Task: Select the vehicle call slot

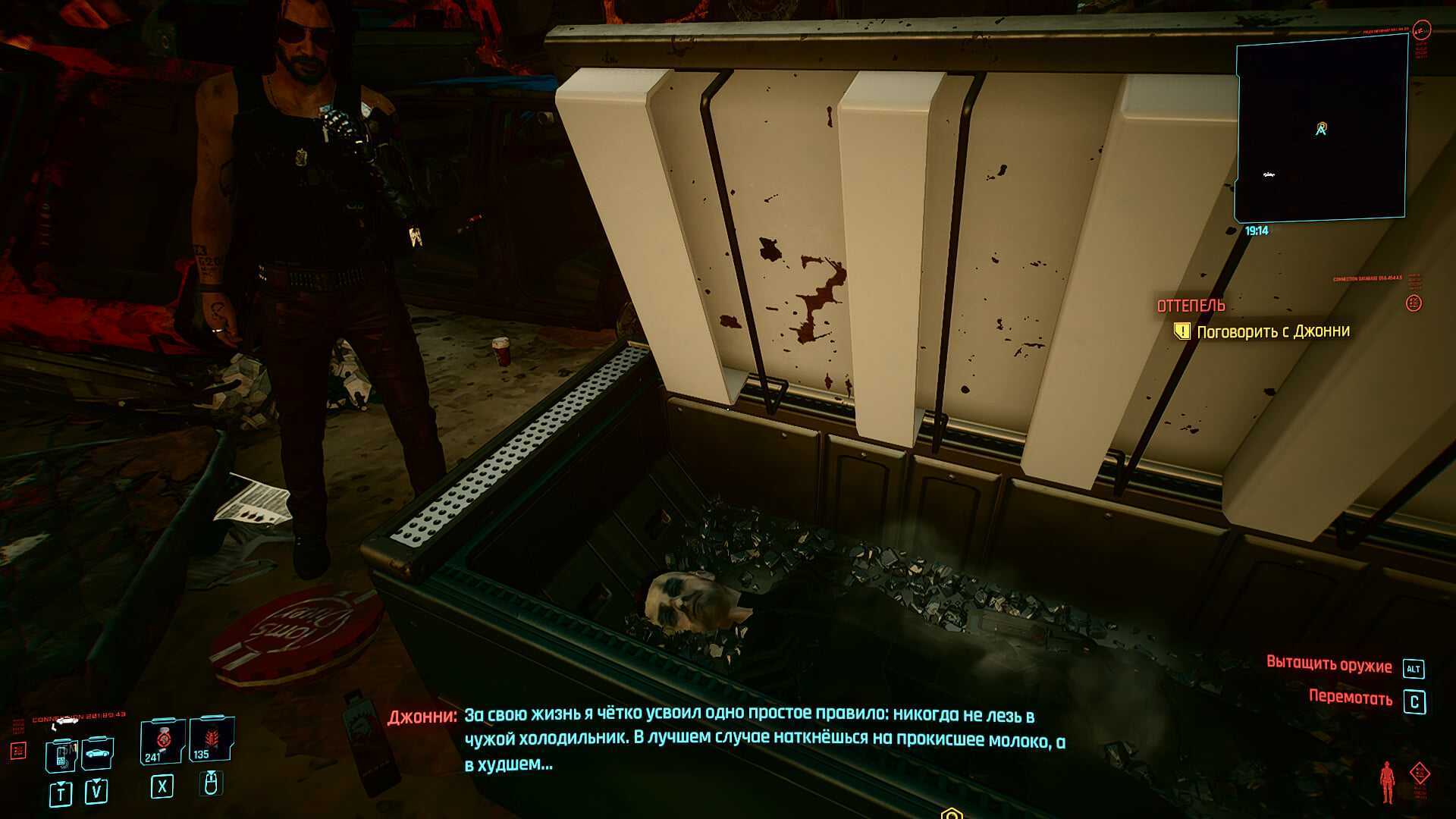Action: pos(98,752)
